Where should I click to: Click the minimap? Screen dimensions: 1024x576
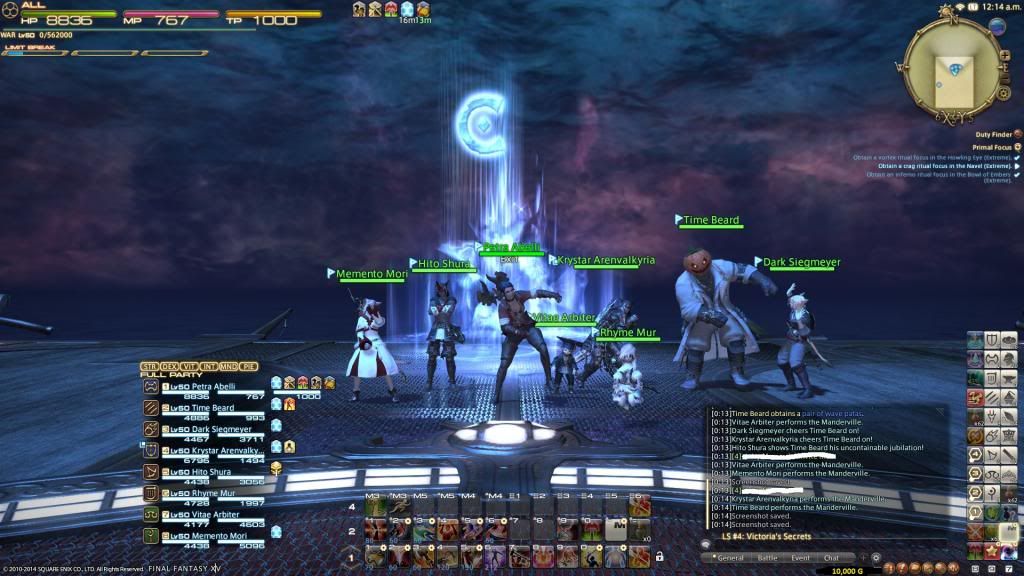[951, 68]
